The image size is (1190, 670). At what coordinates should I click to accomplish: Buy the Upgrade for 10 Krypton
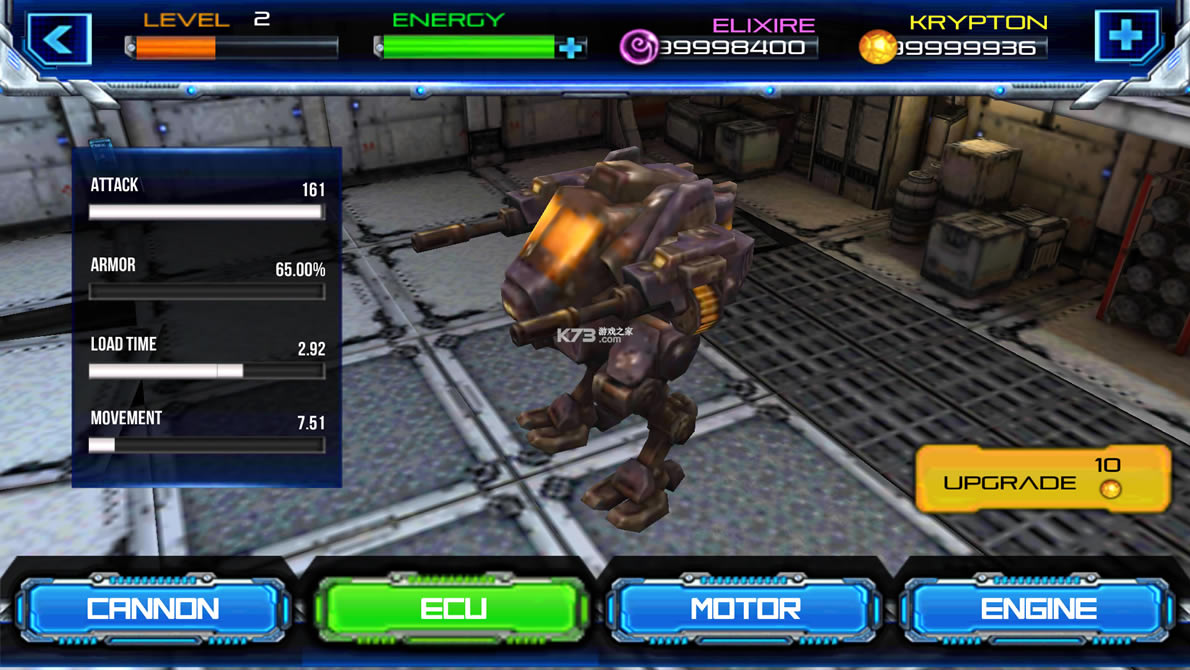pos(1042,480)
